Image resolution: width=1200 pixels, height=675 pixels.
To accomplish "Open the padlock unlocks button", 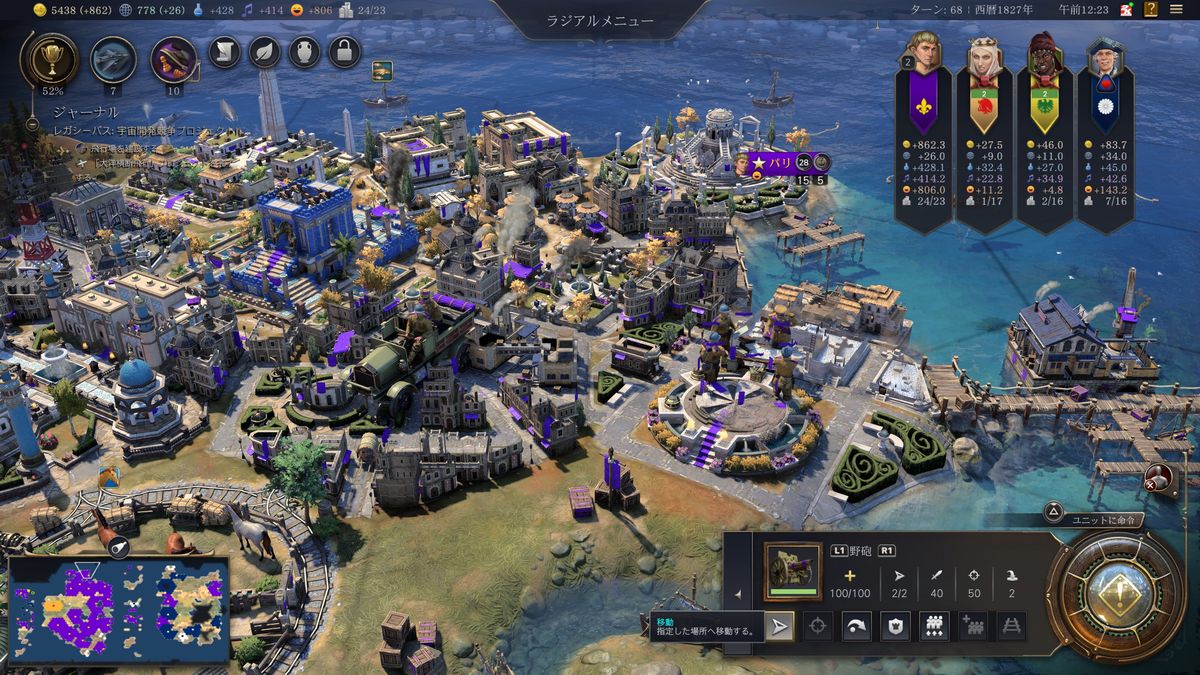I will click(x=344, y=51).
